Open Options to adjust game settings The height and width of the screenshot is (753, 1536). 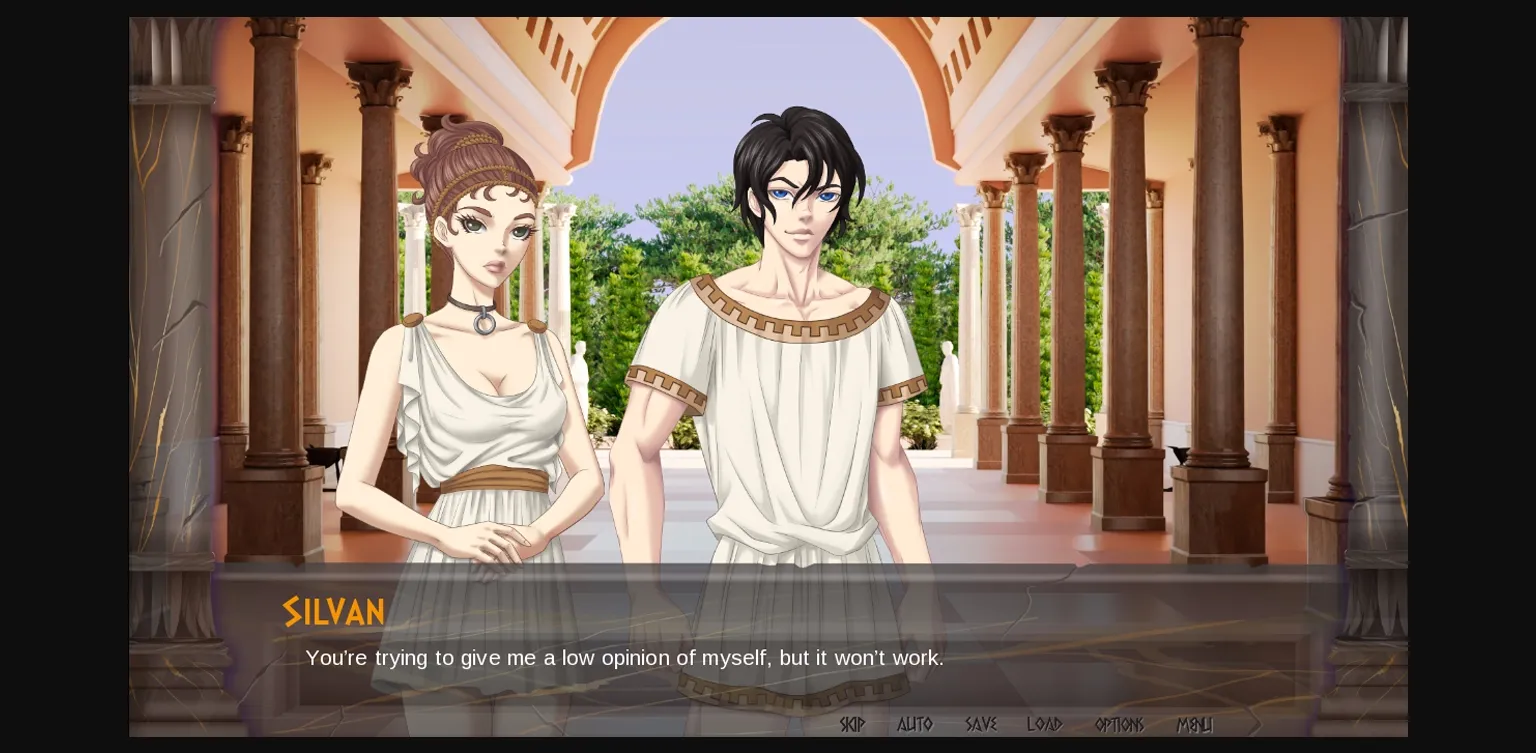click(1118, 724)
